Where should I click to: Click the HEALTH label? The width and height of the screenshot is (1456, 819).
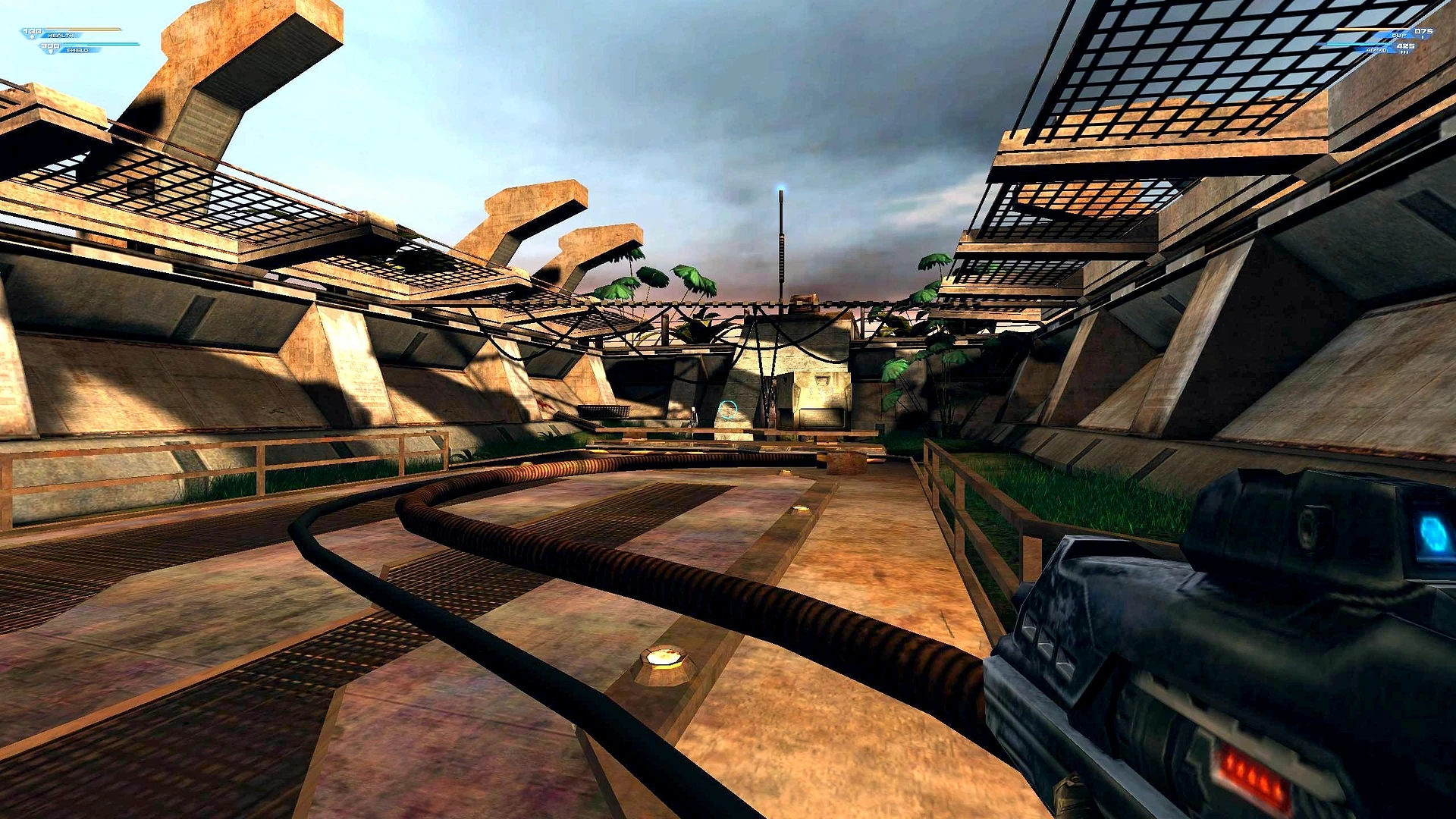[61, 36]
